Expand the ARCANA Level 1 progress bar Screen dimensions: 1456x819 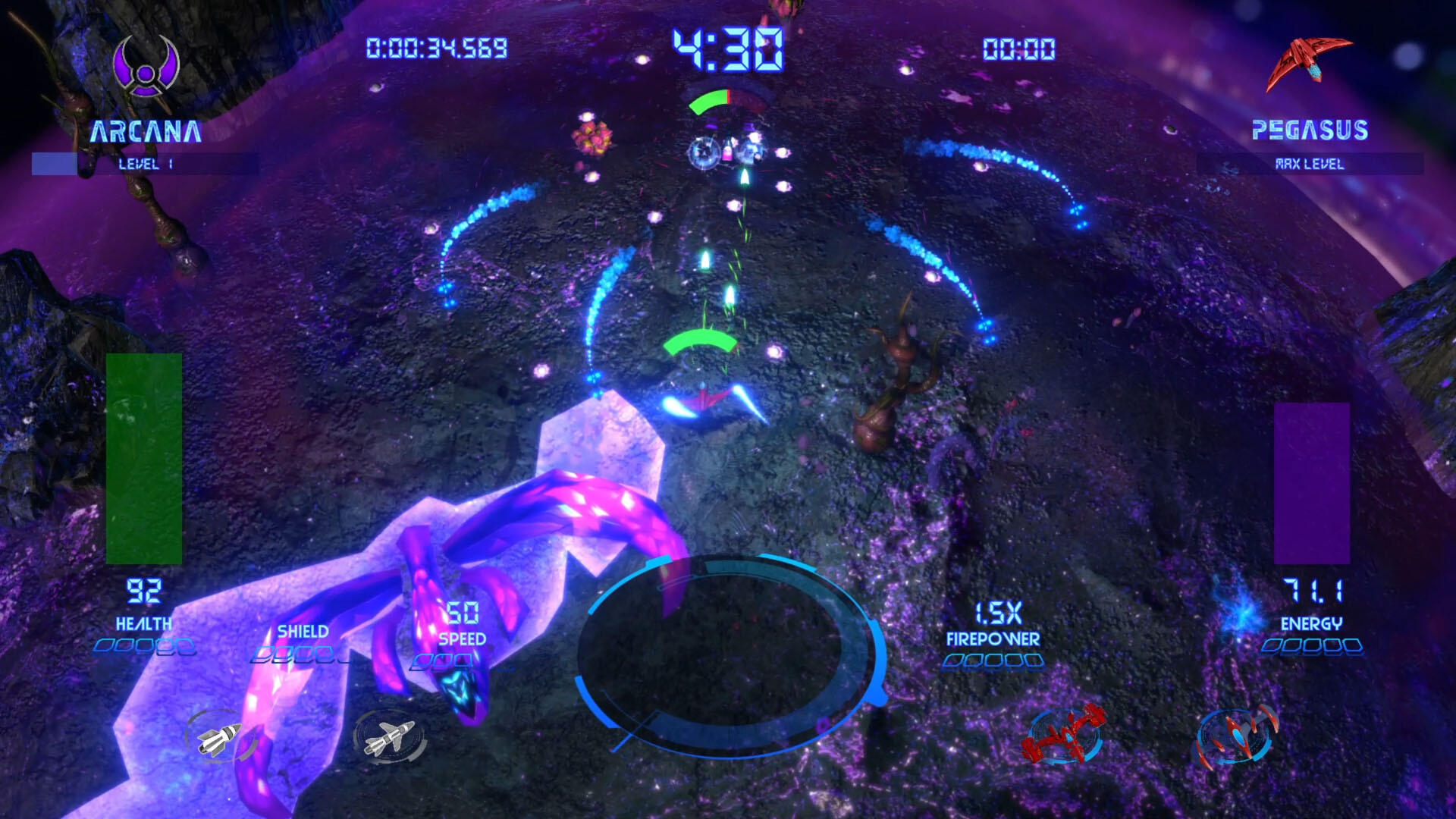146,162
